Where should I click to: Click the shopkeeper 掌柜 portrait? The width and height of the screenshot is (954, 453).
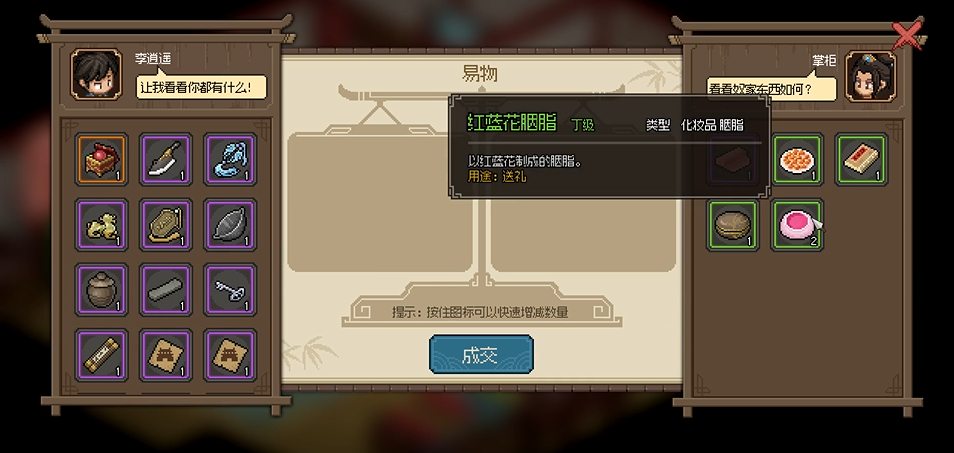tap(870, 77)
